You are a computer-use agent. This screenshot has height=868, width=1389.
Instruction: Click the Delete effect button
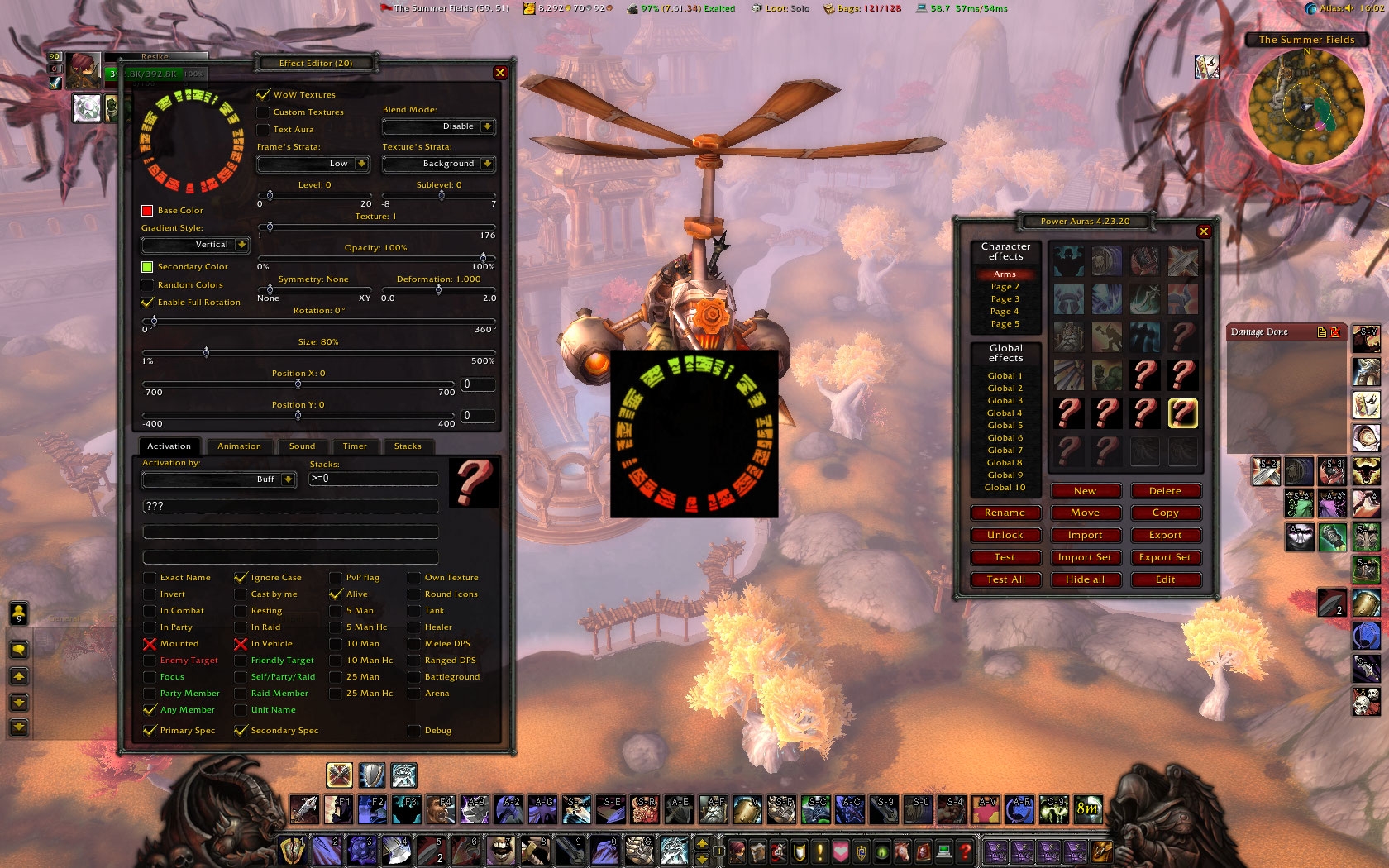point(1165,491)
